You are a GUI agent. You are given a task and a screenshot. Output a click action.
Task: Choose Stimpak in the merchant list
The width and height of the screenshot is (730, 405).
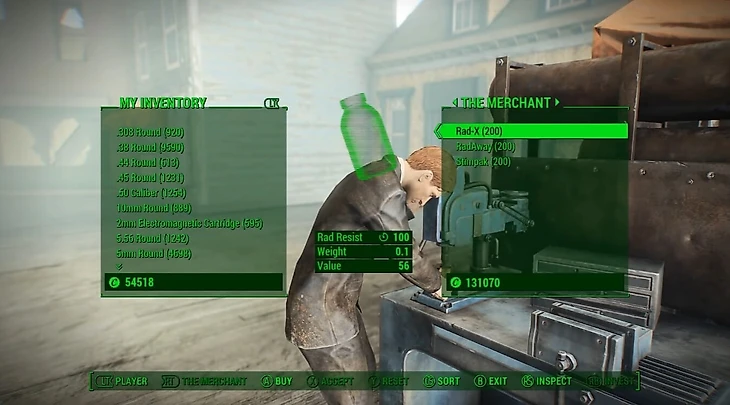coord(482,161)
